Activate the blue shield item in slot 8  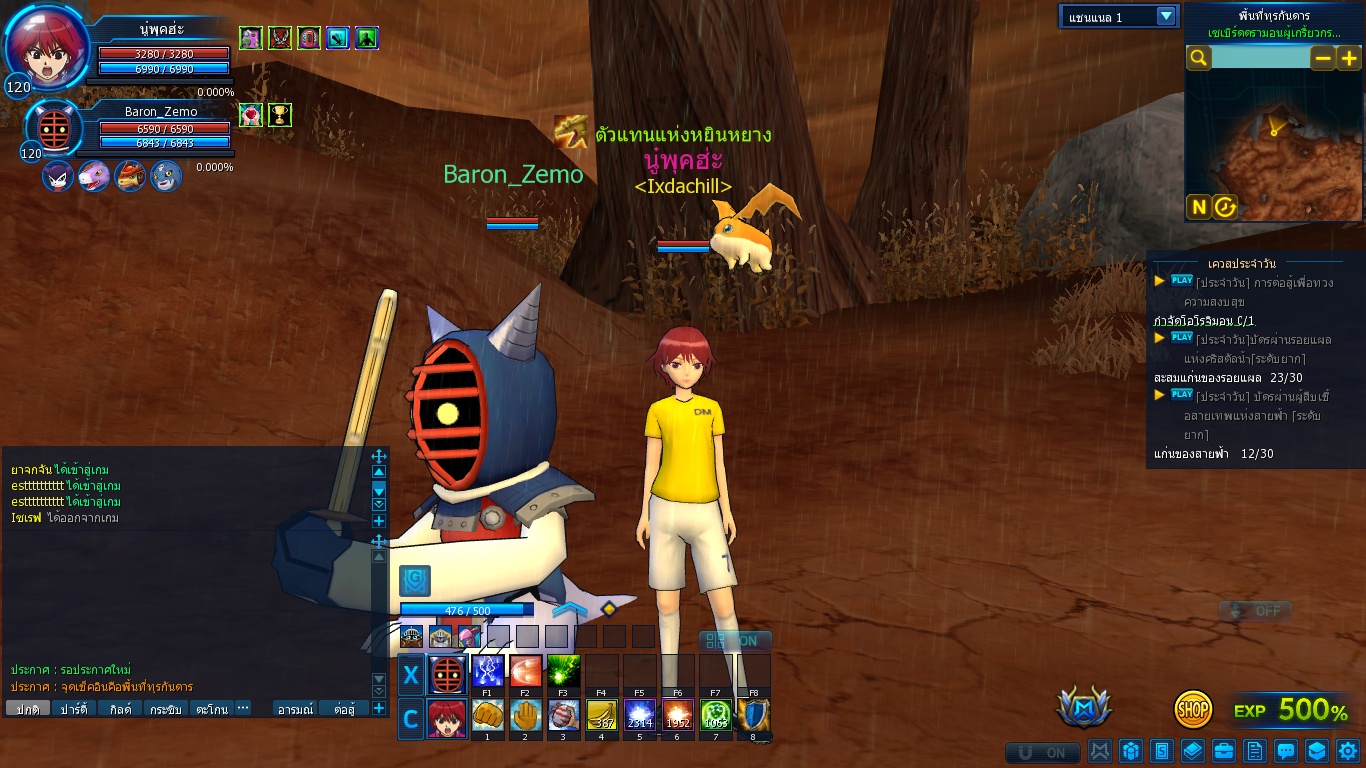click(x=753, y=716)
